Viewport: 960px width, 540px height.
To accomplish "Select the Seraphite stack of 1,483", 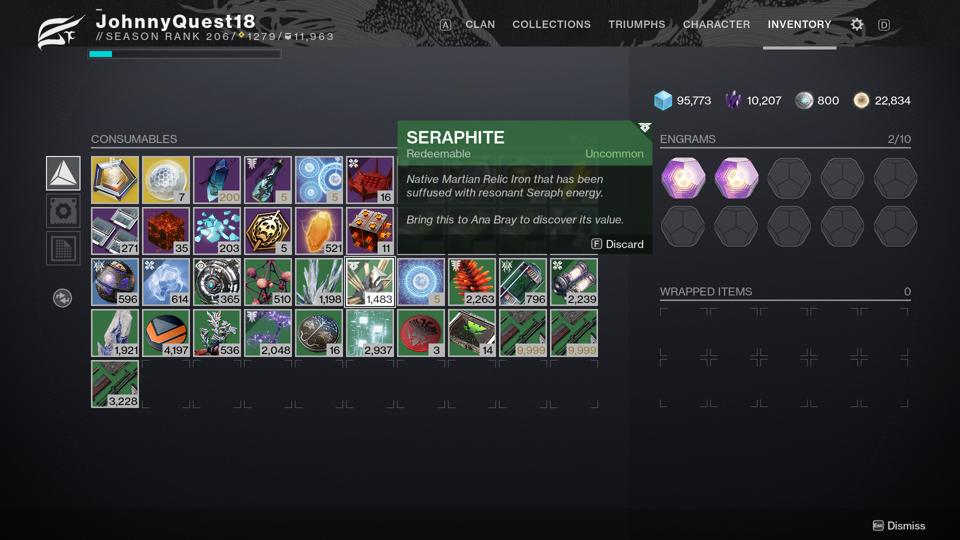I will 370,282.
